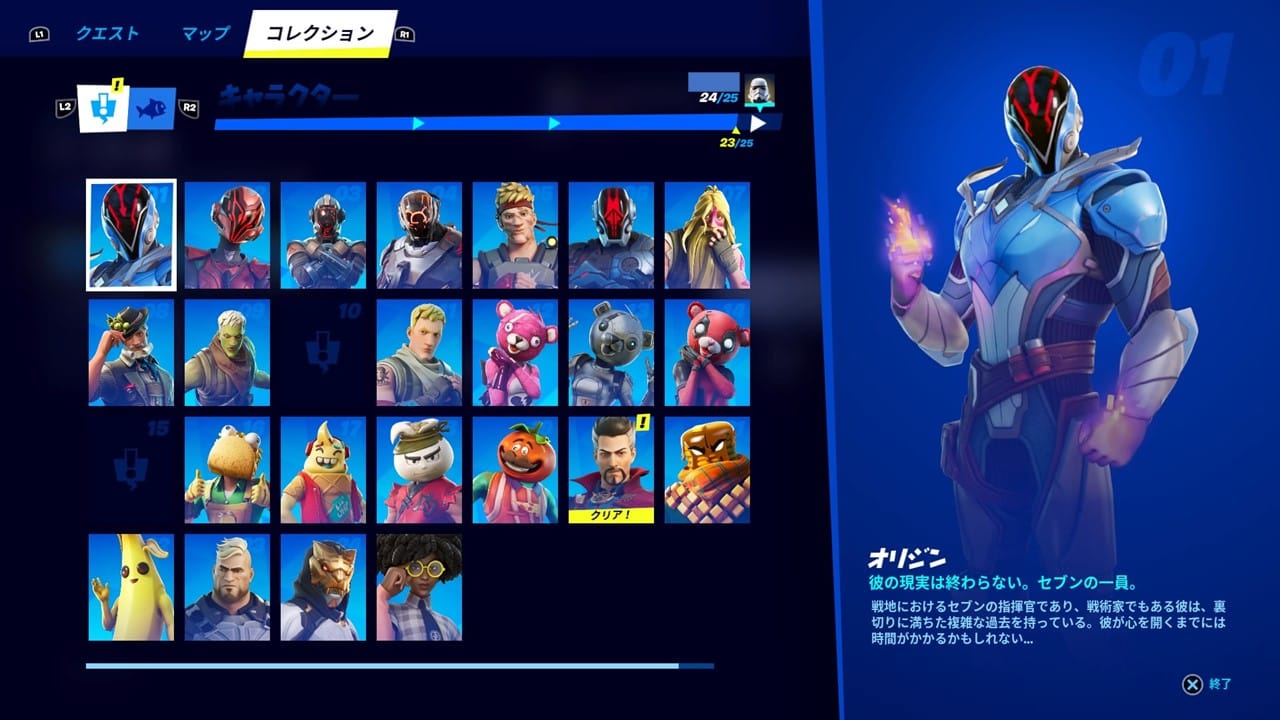Select the pink Cuddle Team Leader thumbnail
This screenshot has height=720, width=1280.
(x=516, y=351)
